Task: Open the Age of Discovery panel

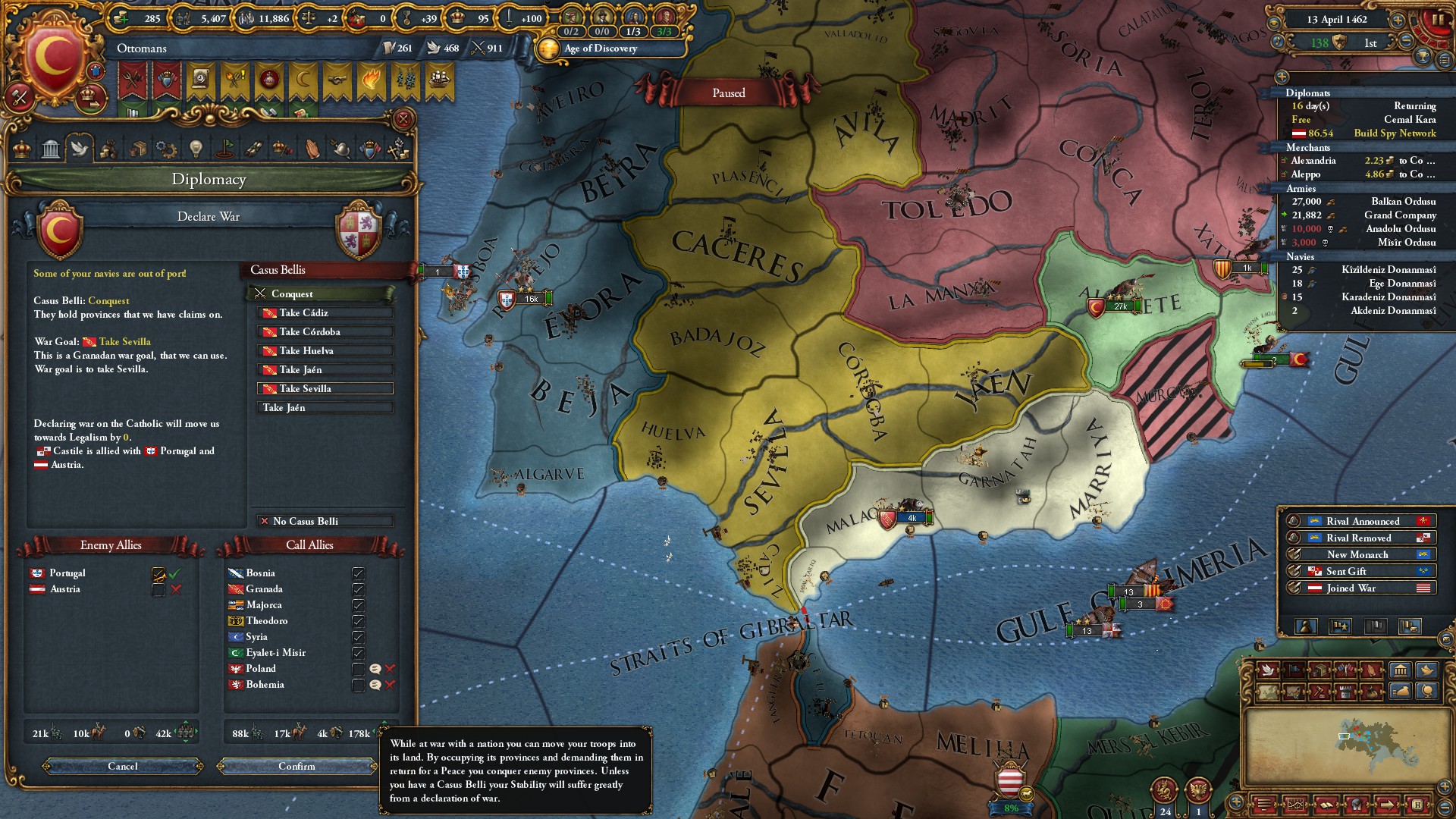Action: tap(601, 49)
